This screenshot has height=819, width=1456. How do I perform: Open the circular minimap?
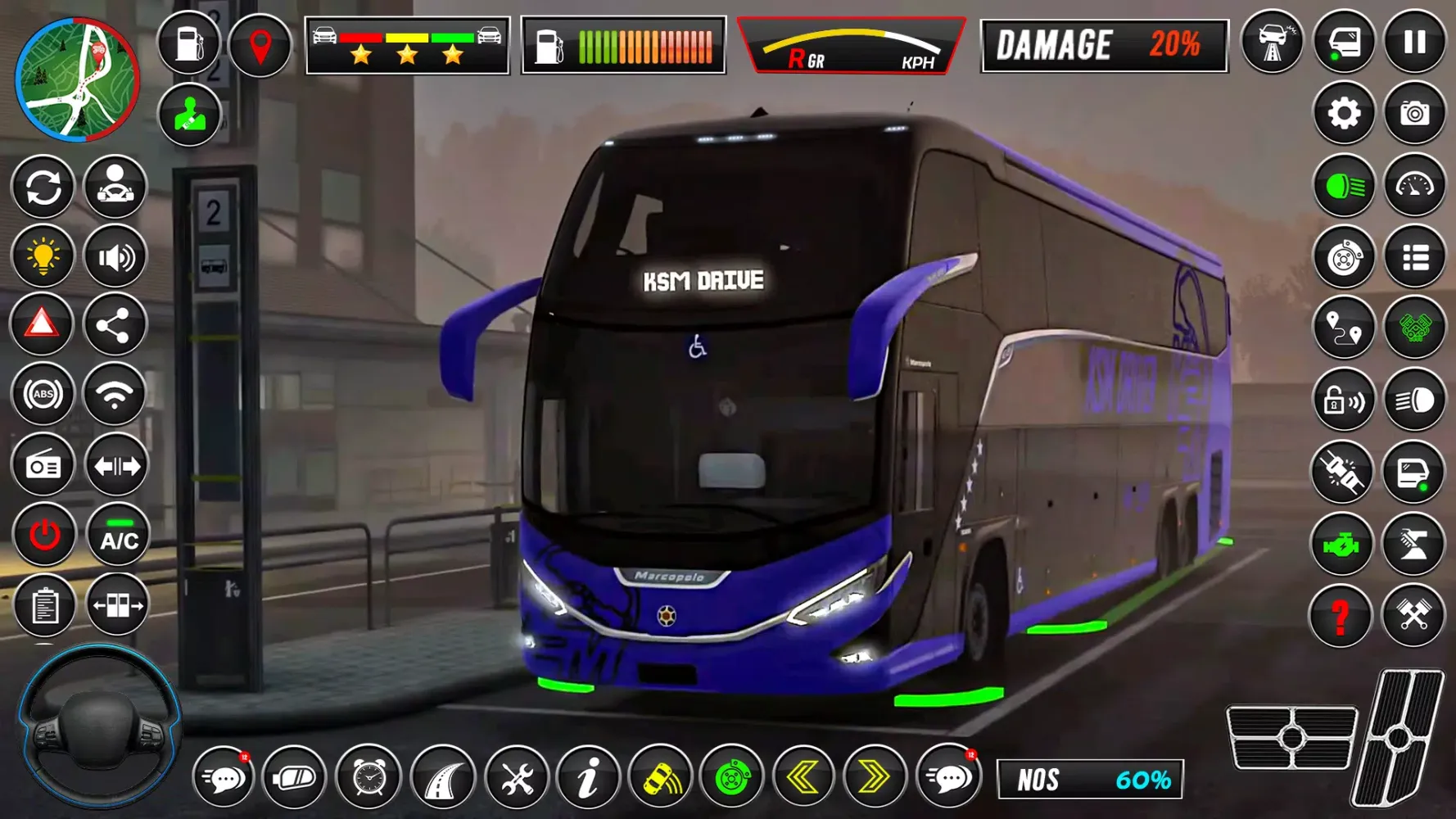pos(78,79)
